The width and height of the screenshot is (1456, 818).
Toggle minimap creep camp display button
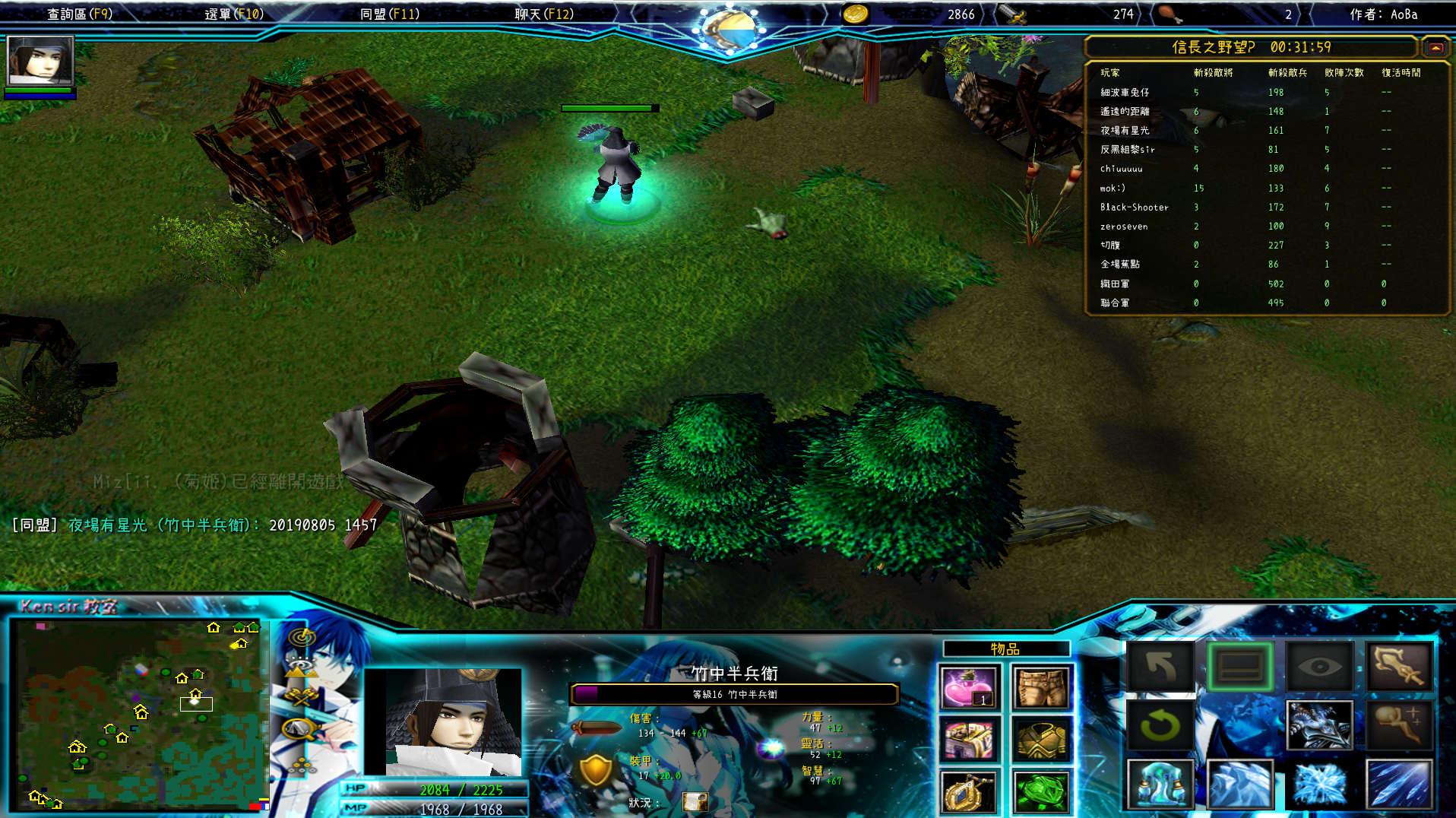(299, 728)
